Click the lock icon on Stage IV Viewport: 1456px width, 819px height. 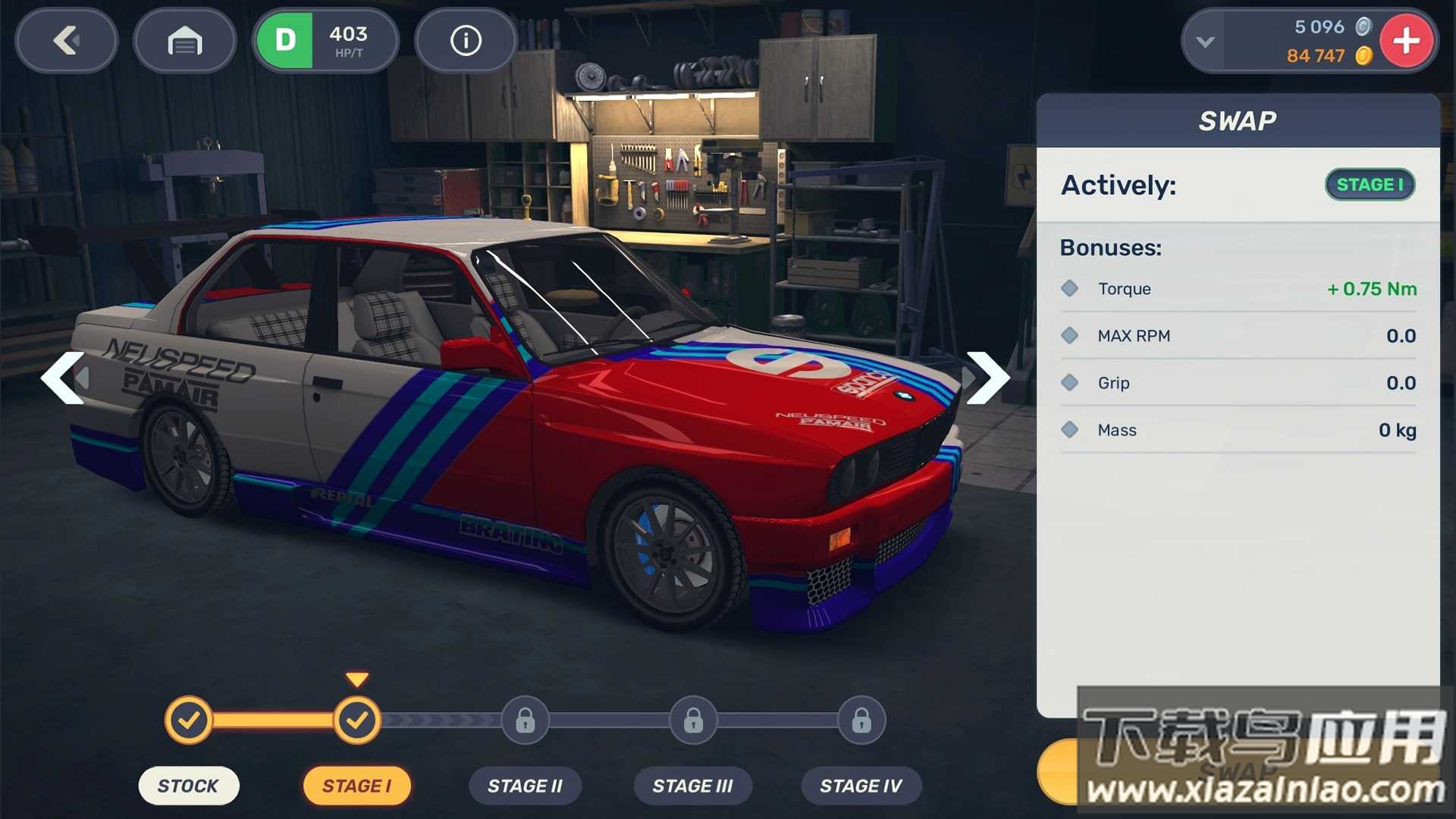pos(861,720)
